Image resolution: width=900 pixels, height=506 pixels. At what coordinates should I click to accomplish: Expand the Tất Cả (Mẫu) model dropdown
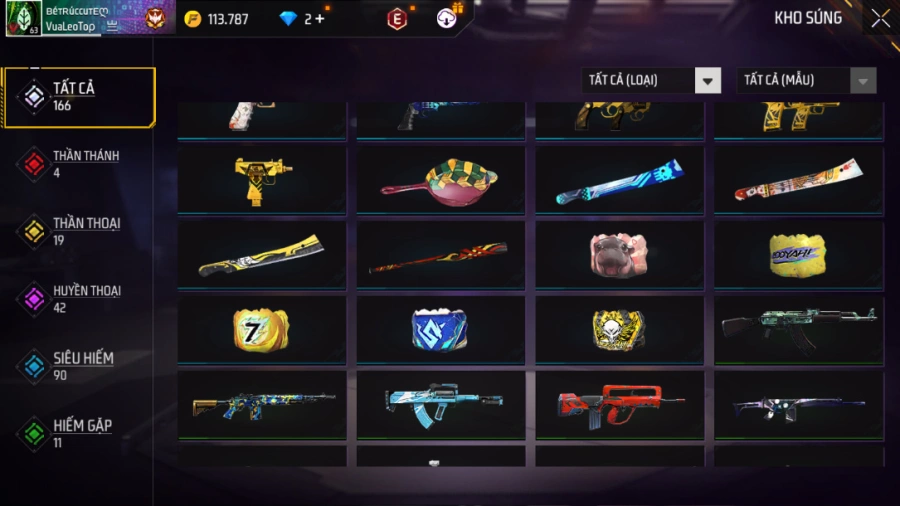tap(806, 81)
